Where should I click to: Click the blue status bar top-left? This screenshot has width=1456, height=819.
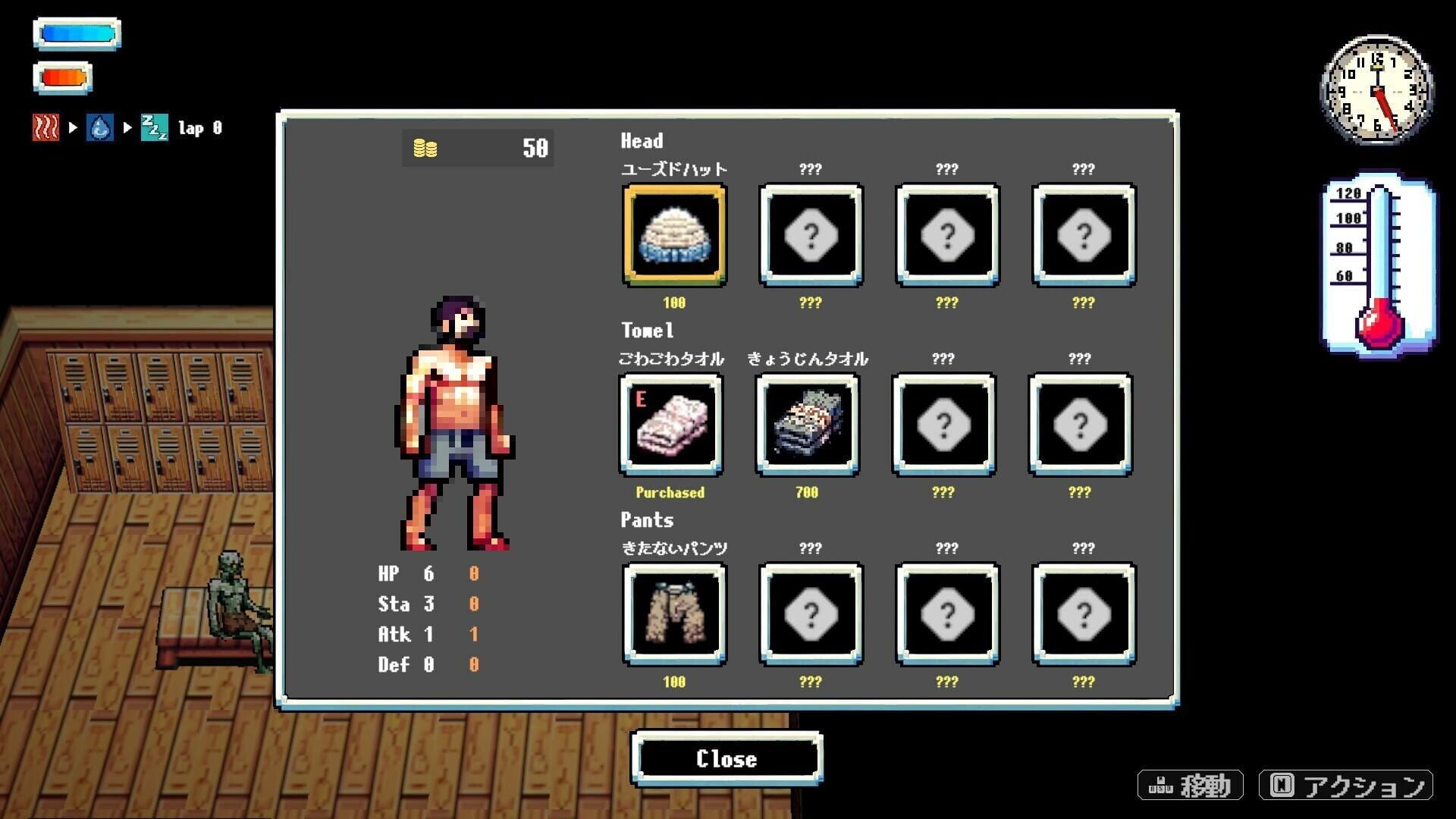coord(76,32)
